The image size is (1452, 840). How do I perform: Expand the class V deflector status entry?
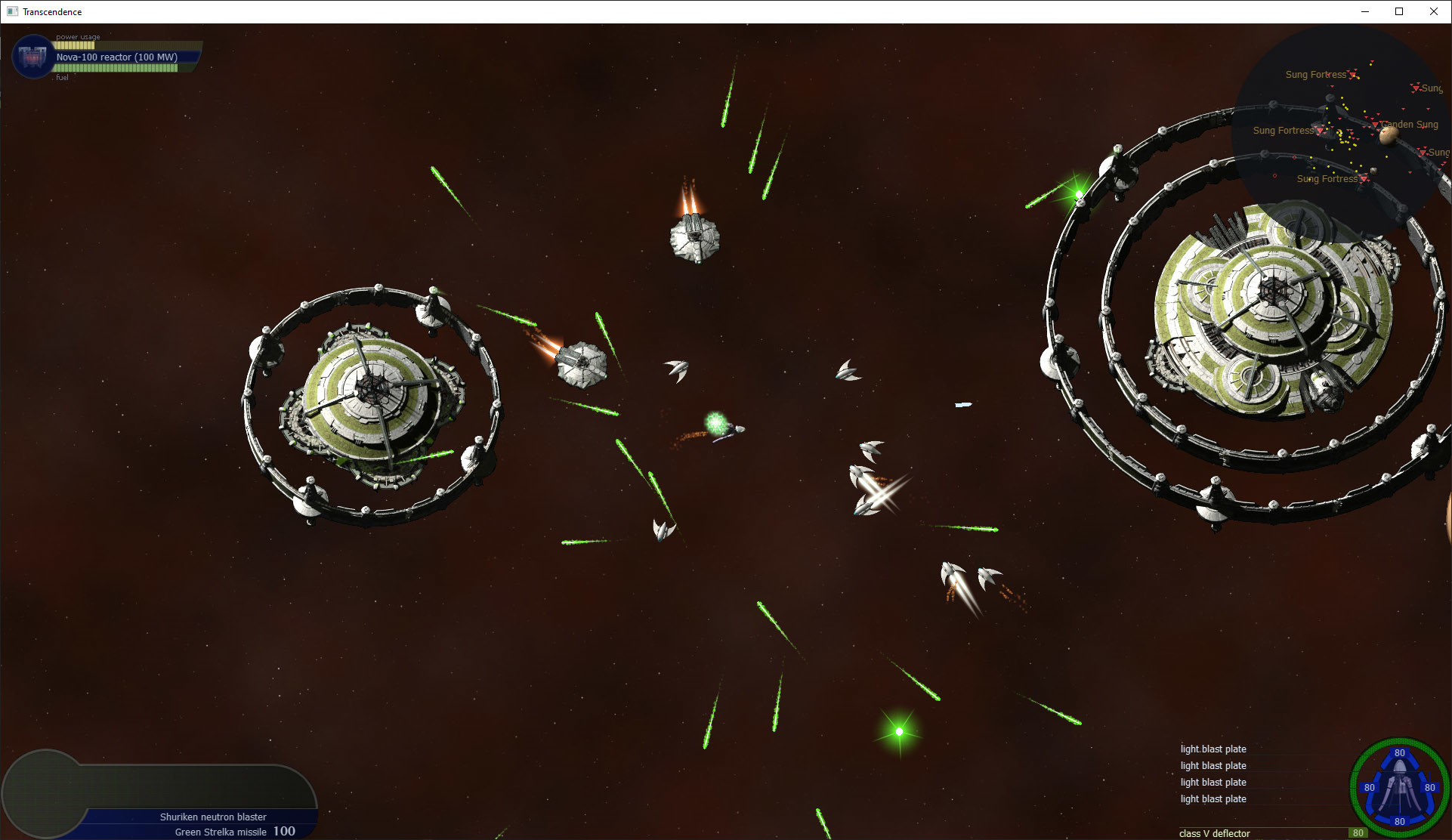(x=1215, y=833)
